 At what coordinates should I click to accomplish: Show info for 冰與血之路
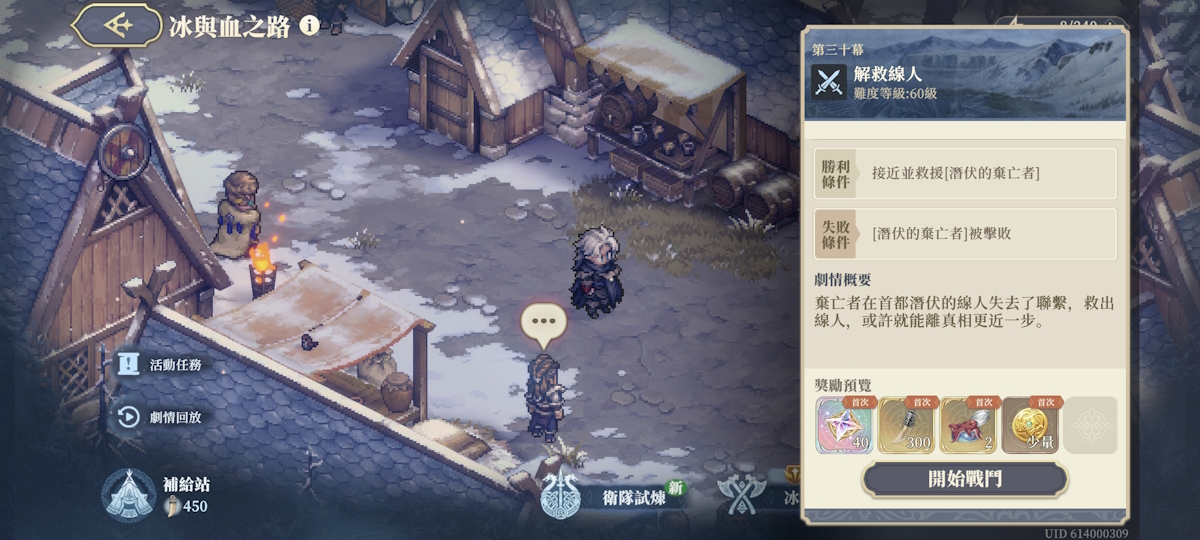310,26
